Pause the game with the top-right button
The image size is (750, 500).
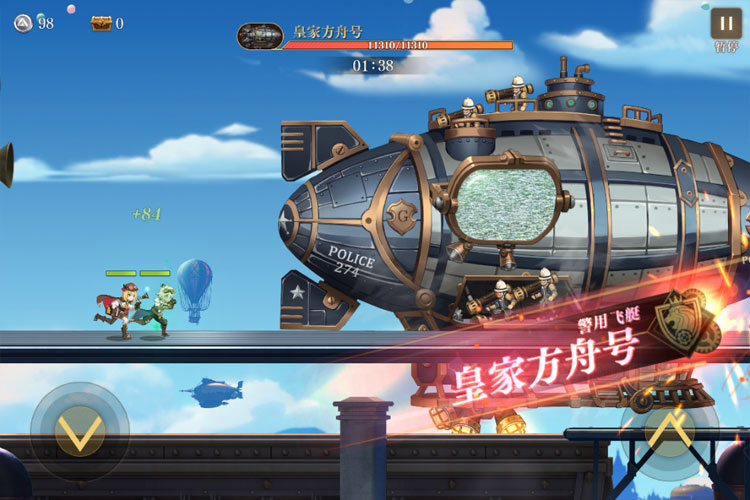point(725,24)
